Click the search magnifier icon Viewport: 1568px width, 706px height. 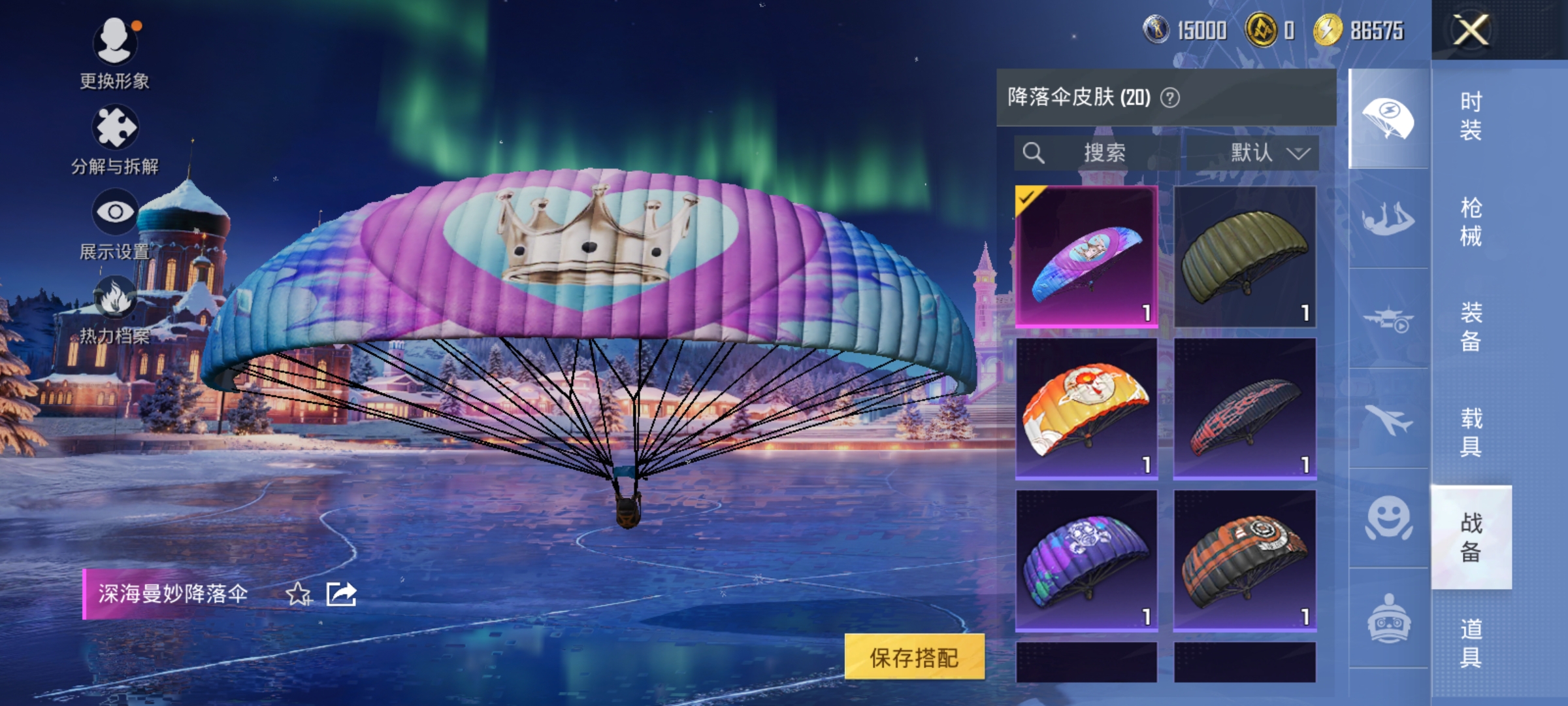tap(1034, 152)
